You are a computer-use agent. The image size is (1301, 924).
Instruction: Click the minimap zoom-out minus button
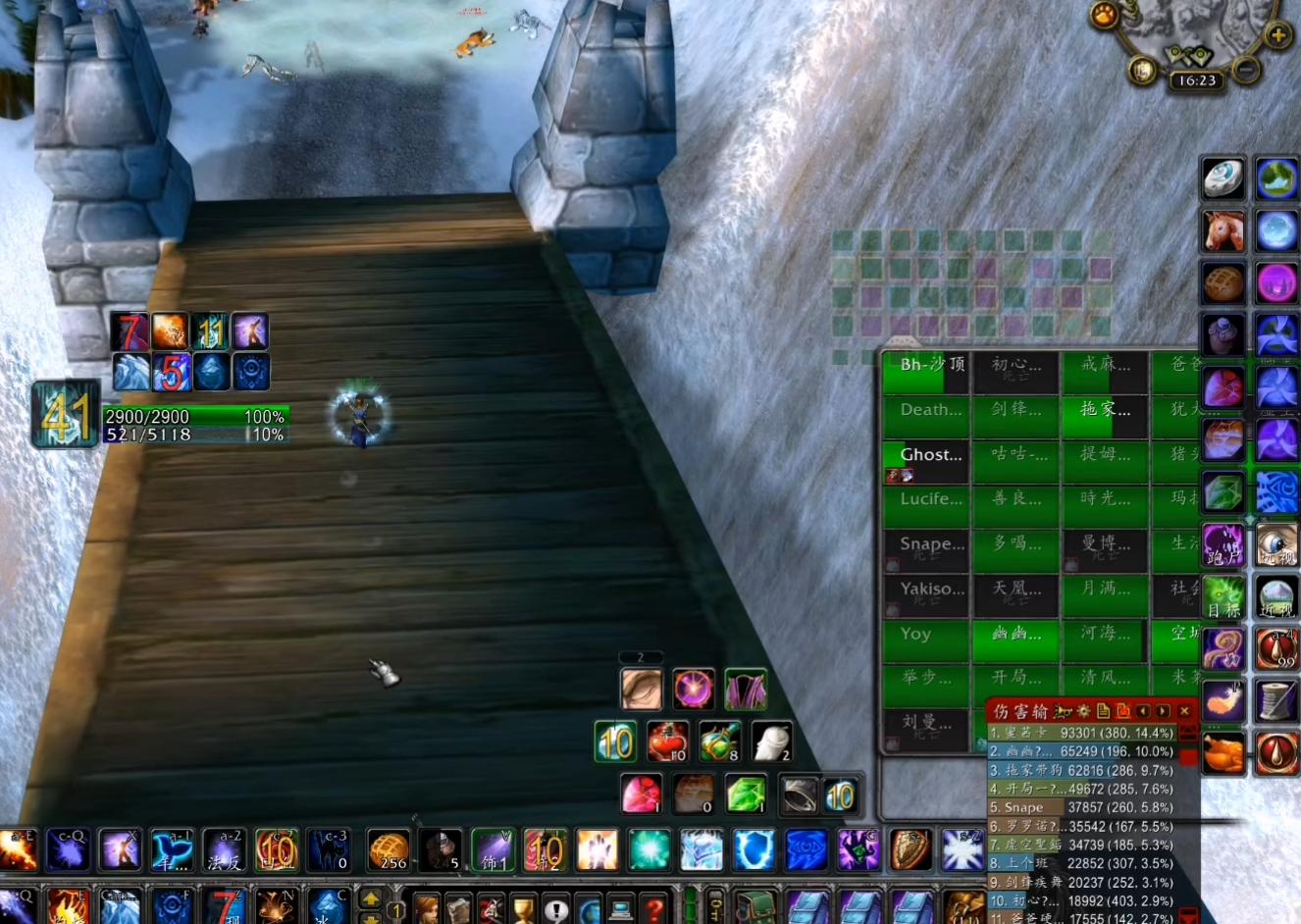coord(1245,70)
